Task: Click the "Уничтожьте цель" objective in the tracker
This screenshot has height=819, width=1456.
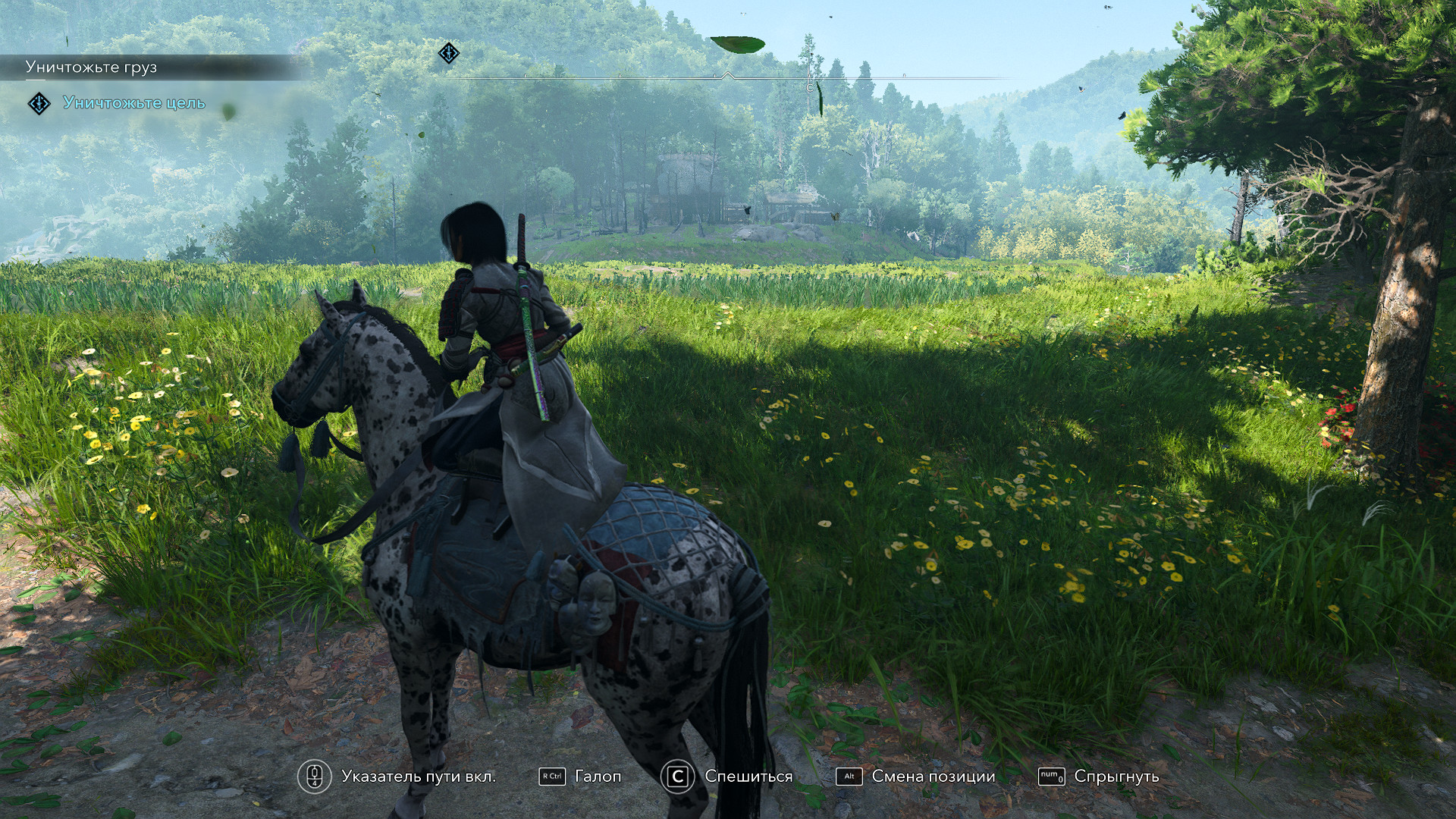Action: click(134, 103)
